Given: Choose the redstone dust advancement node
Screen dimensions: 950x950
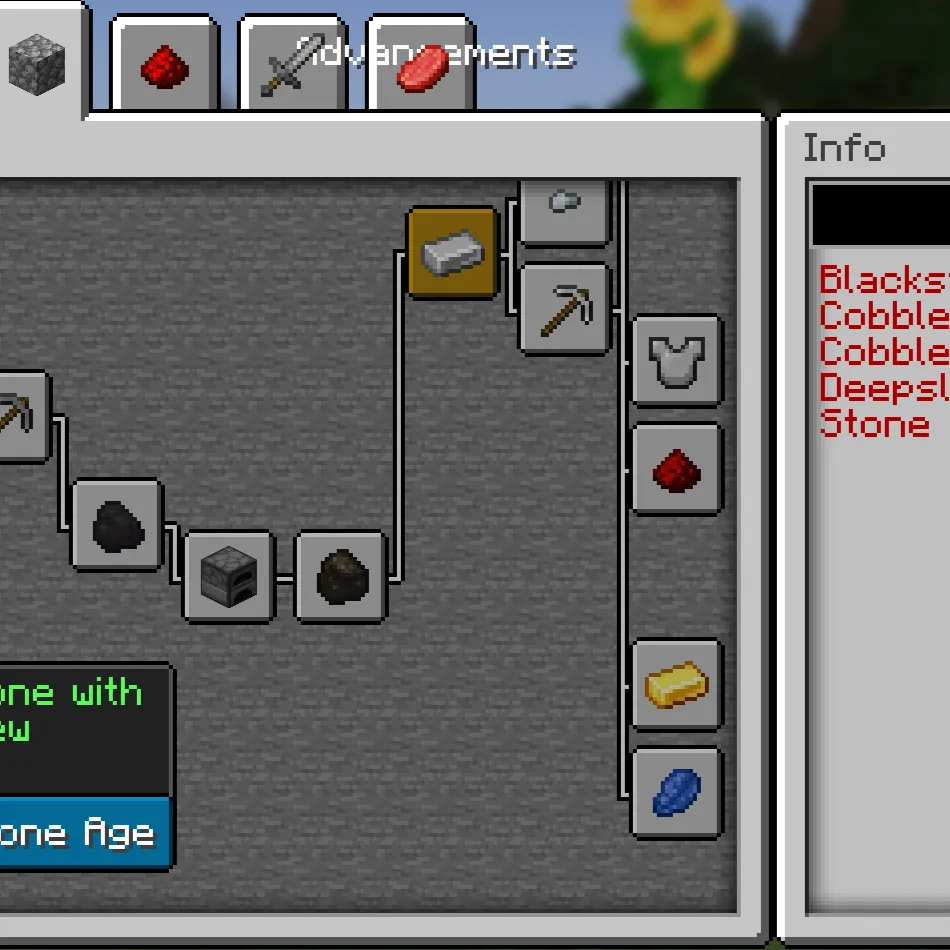Looking at the screenshot, I should click(x=677, y=469).
